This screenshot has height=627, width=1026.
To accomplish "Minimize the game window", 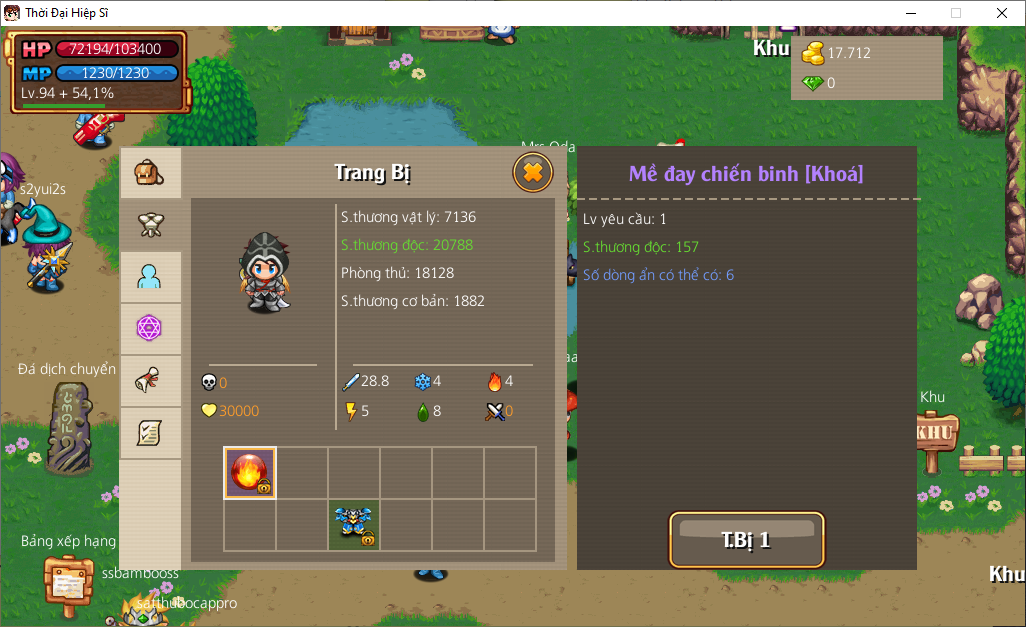I will click(910, 13).
